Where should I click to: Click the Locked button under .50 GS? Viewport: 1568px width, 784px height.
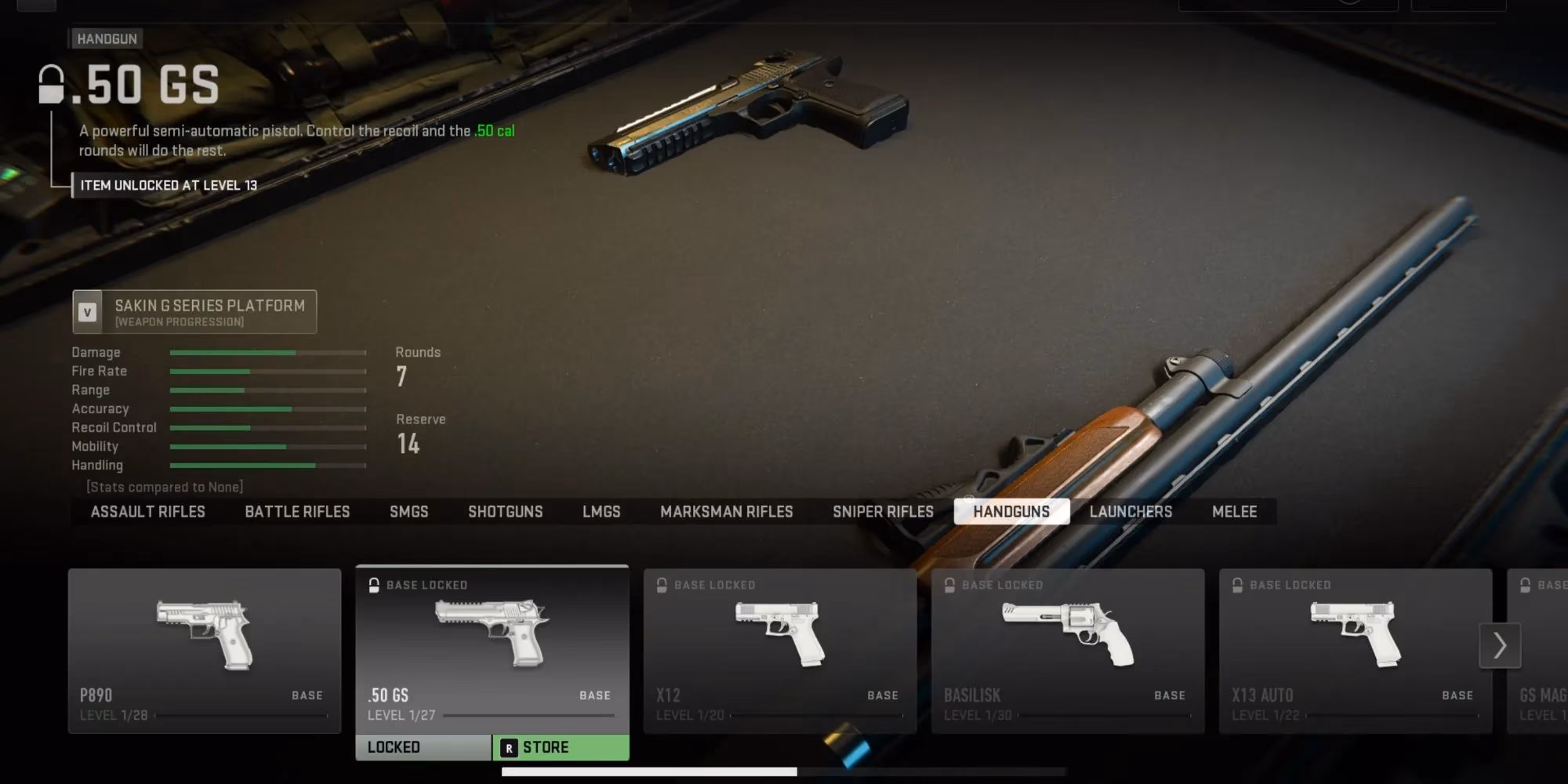423,748
